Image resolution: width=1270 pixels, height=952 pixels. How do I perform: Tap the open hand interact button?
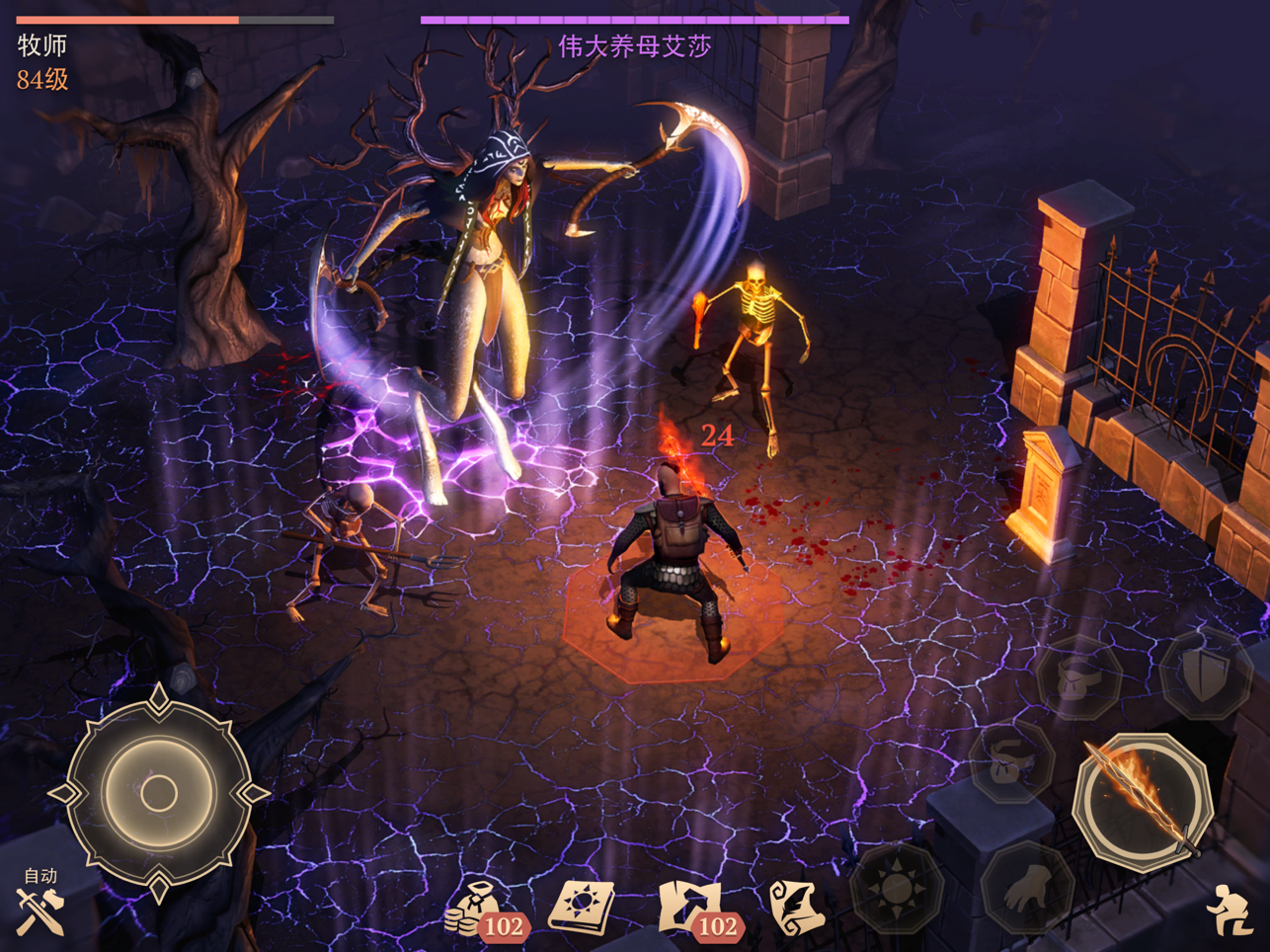[1027, 890]
